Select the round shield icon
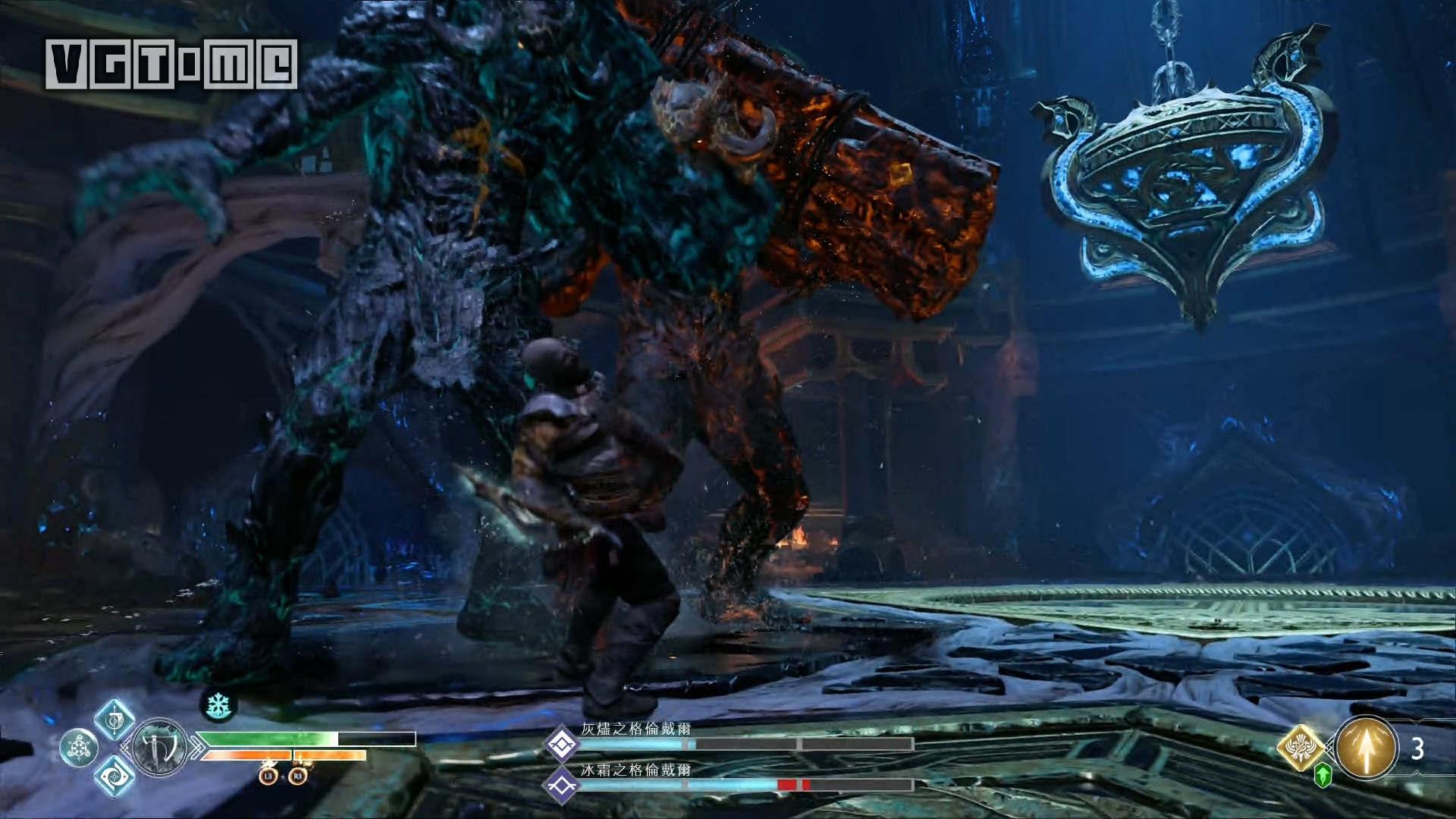The height and width of the screenshot is (819, 1456). [x=79, y=748]
